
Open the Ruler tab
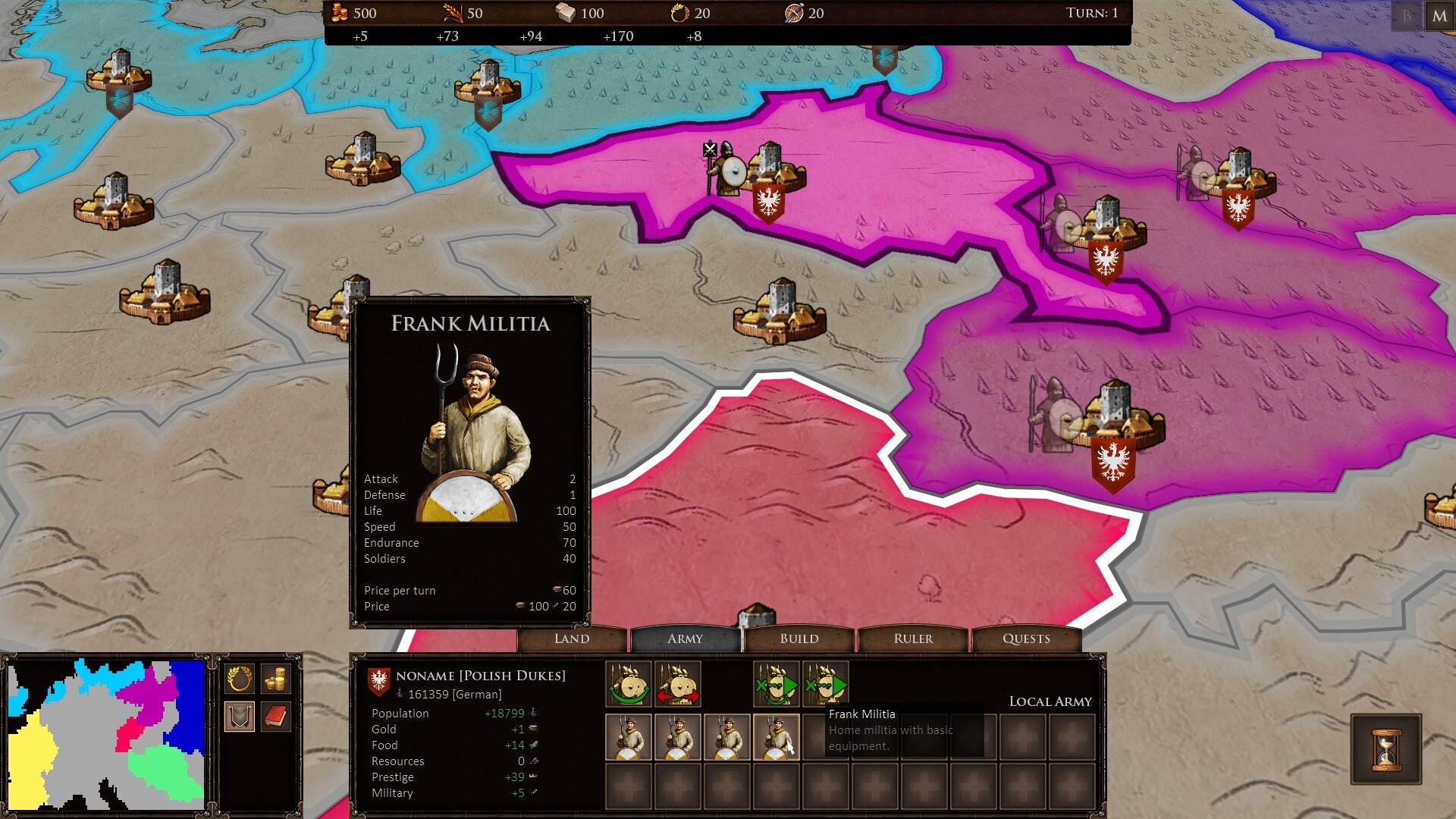pyautogui.click(x=912, y=639)
